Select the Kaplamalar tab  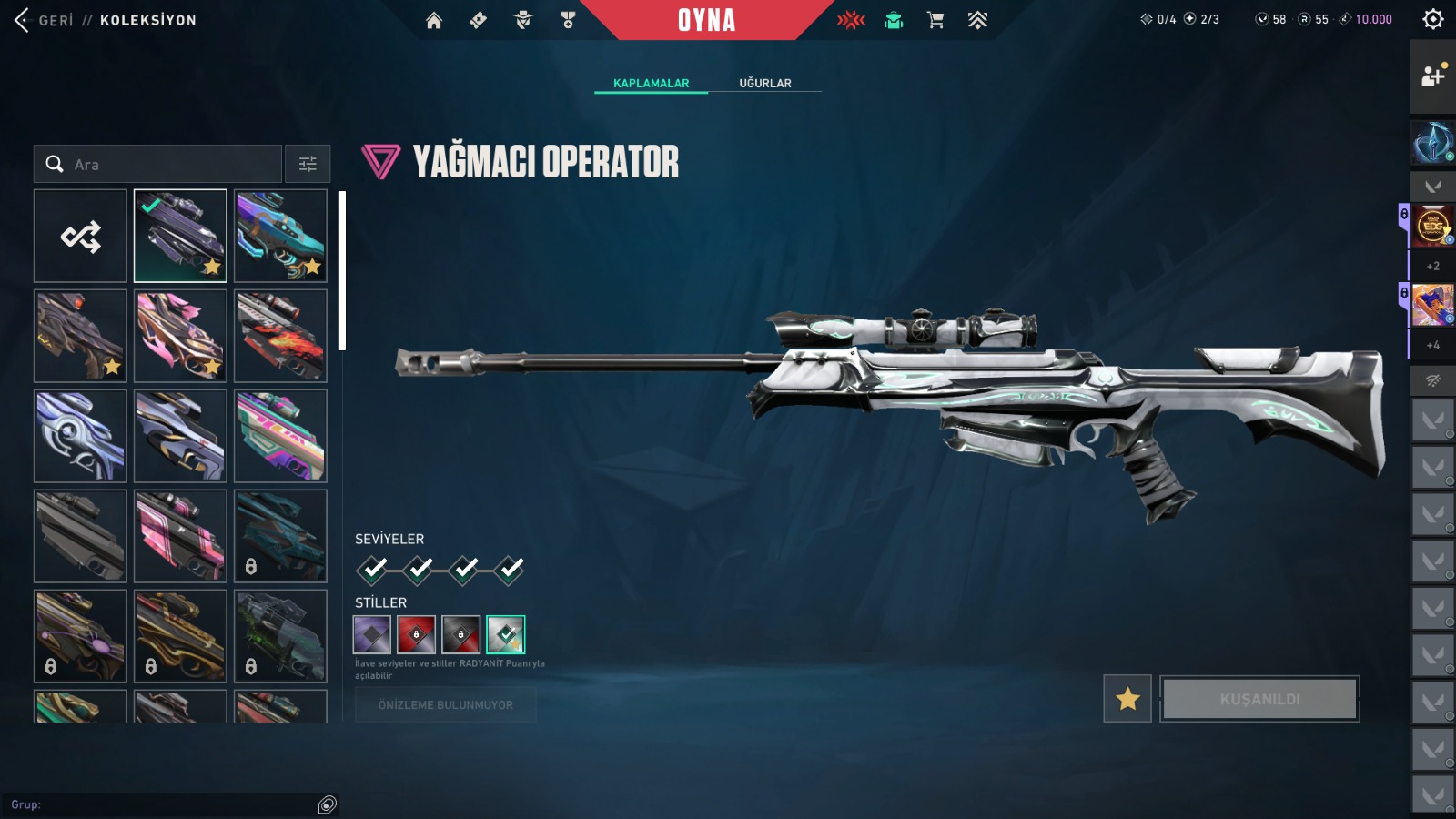pyautogui.click(x=651, y=83)
